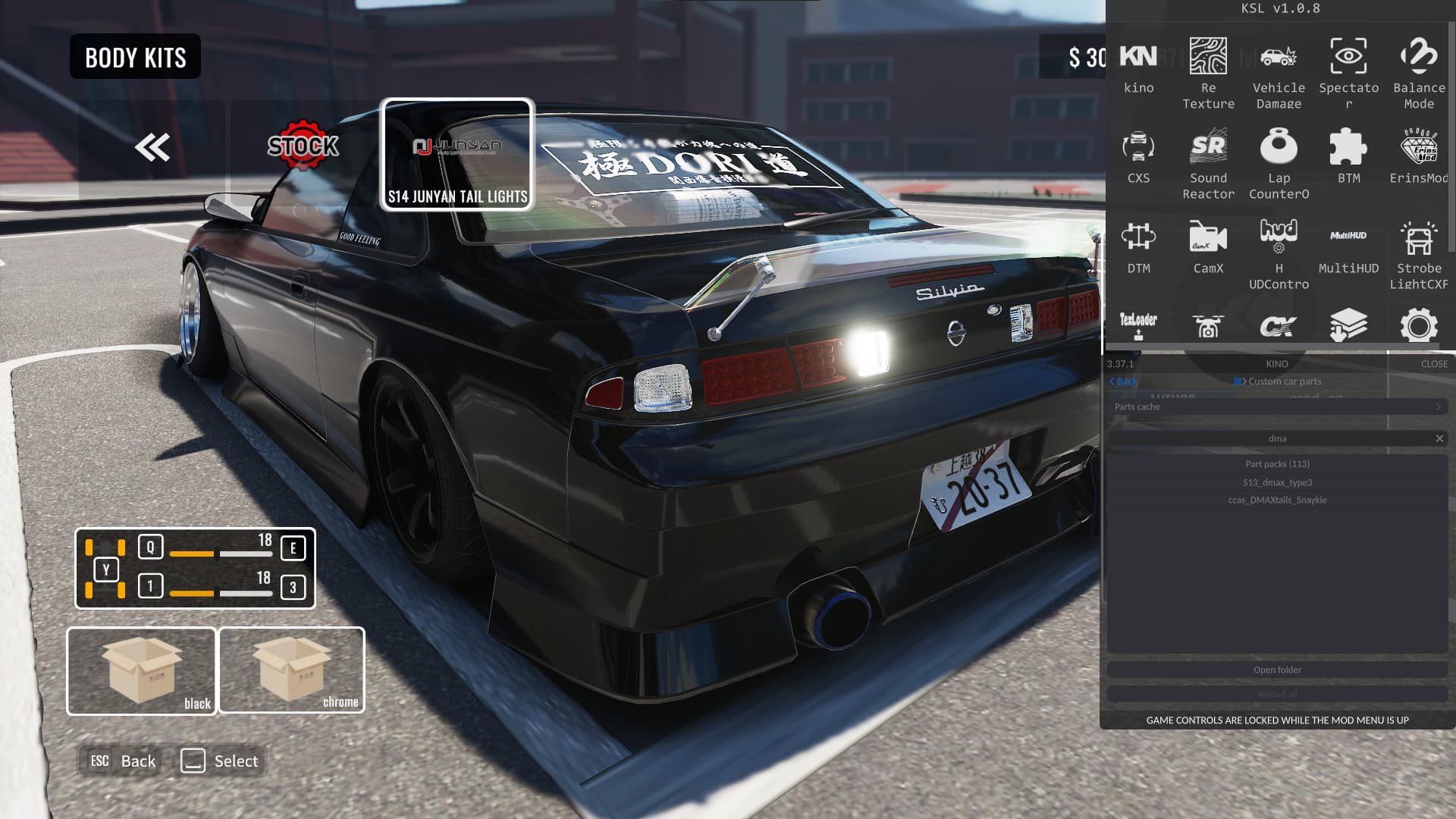Open the Sound Reactor mod

tap(1208, 162)
